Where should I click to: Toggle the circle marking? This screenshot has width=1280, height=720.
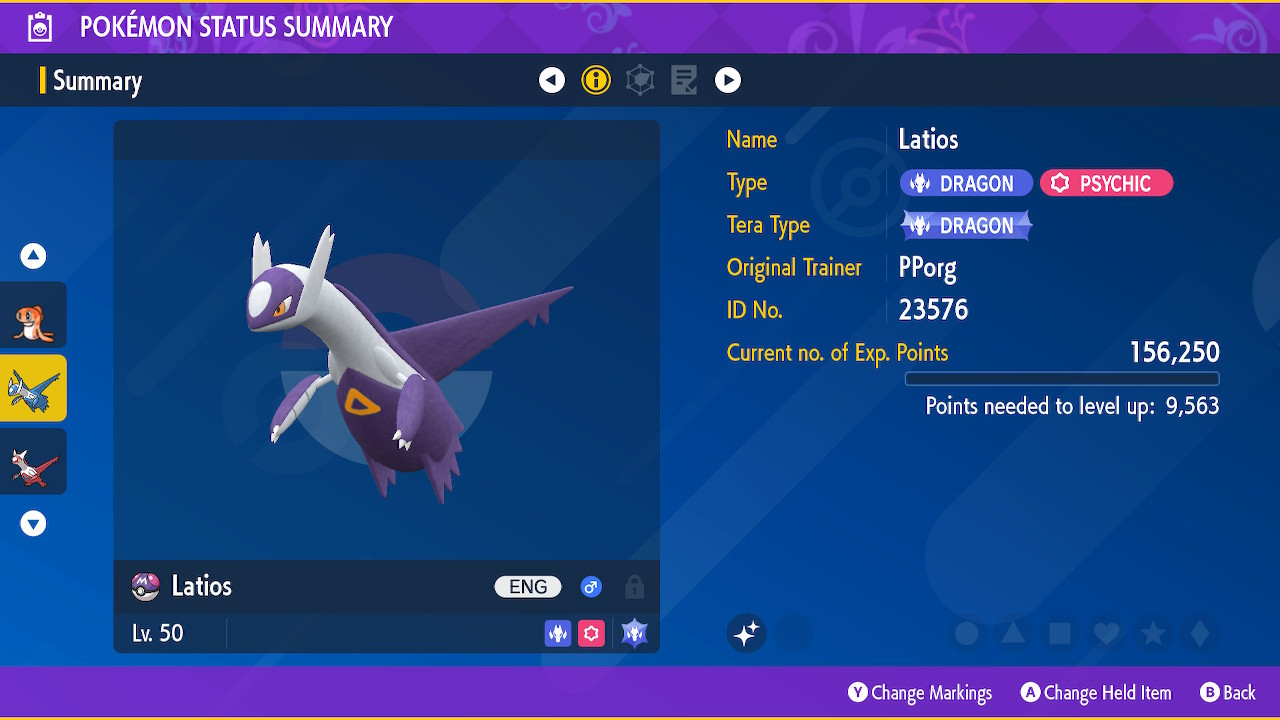[966, 633]
